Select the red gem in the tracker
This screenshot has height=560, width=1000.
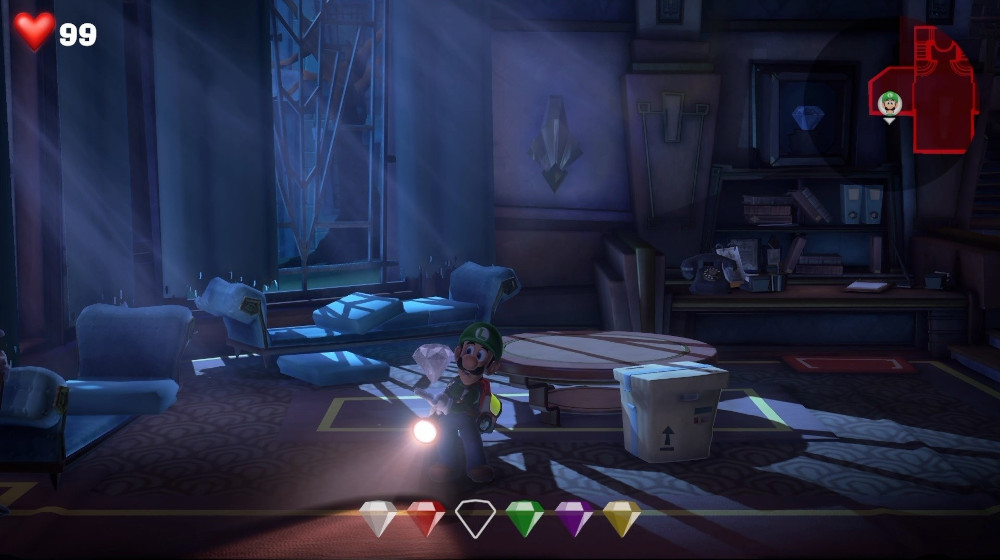point(426,518)
